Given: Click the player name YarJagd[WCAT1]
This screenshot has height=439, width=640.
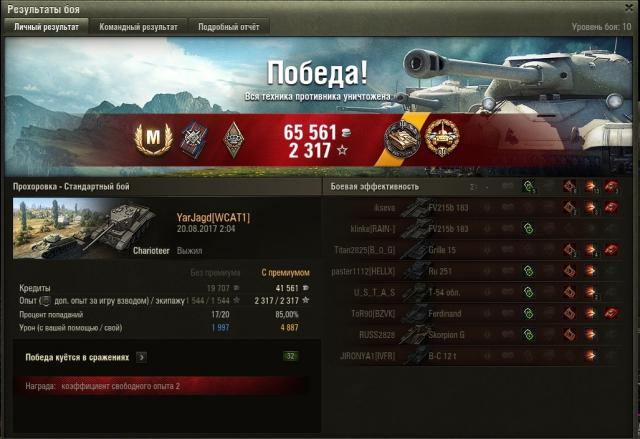Looking at the screenshot, I should [212, 217].
